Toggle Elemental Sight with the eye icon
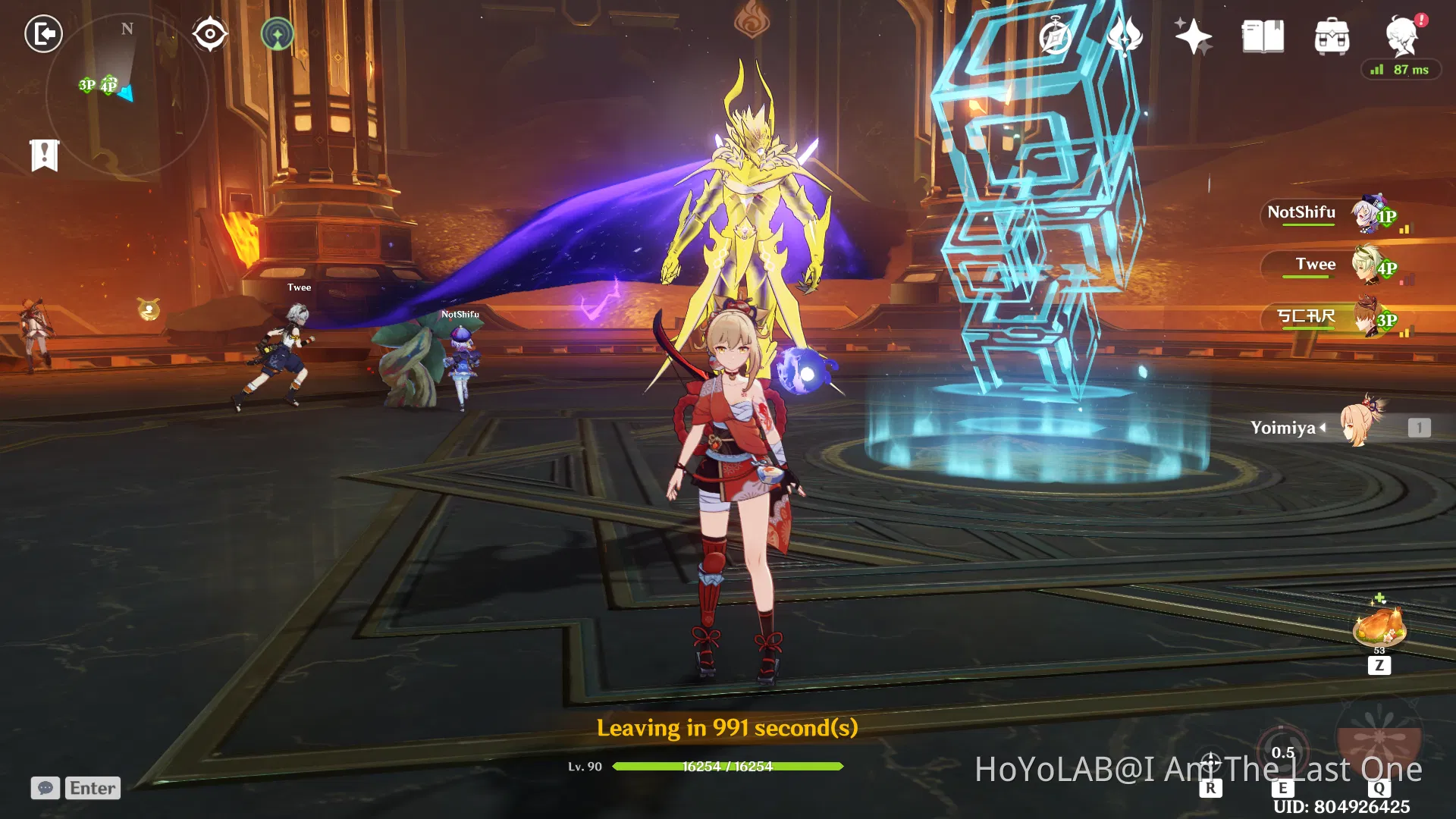The height and width of the screenshot is (819, 1456). coord(210,32)
